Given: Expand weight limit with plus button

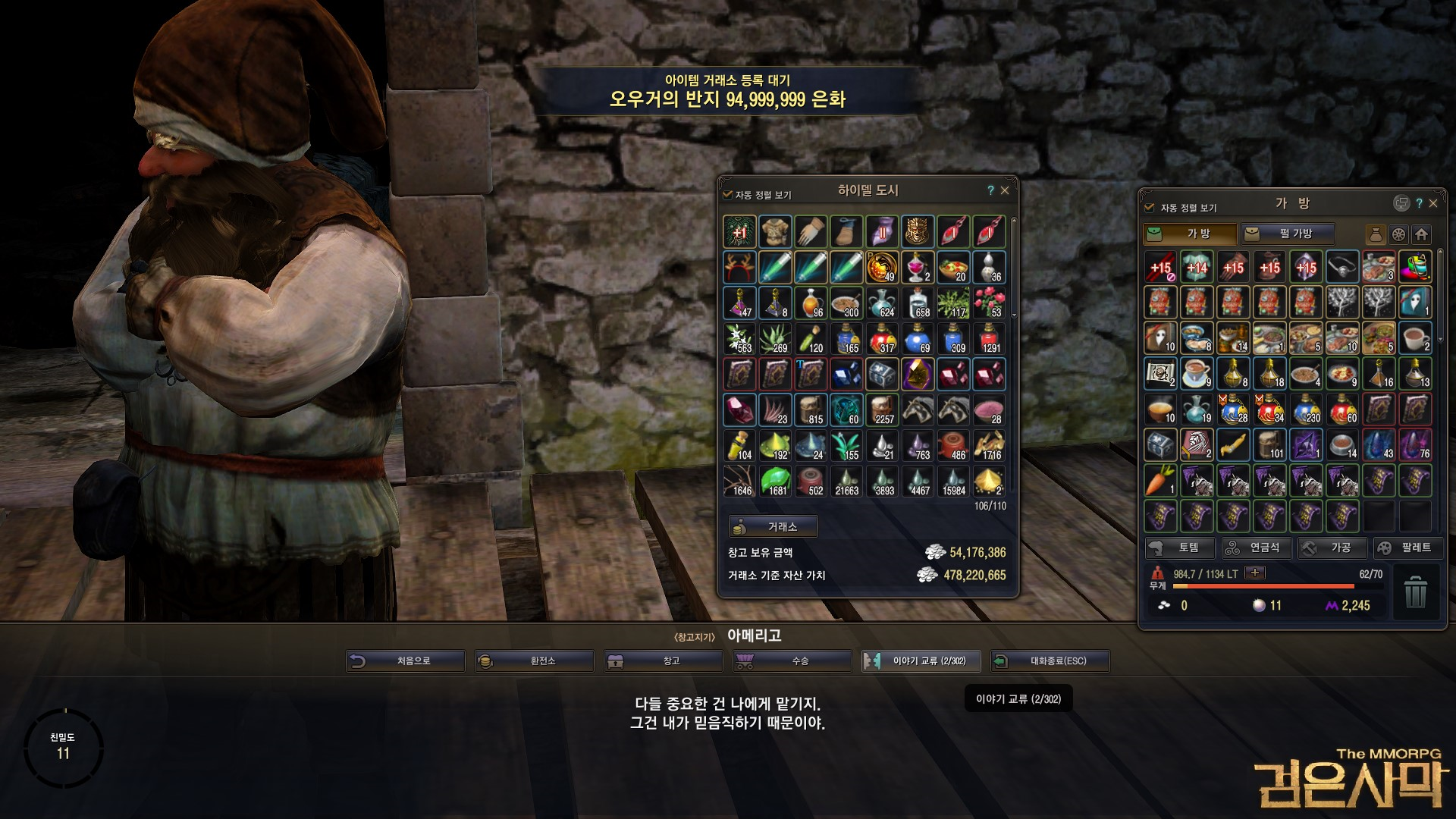Looking at the screenshot, I should point(1255,573).
